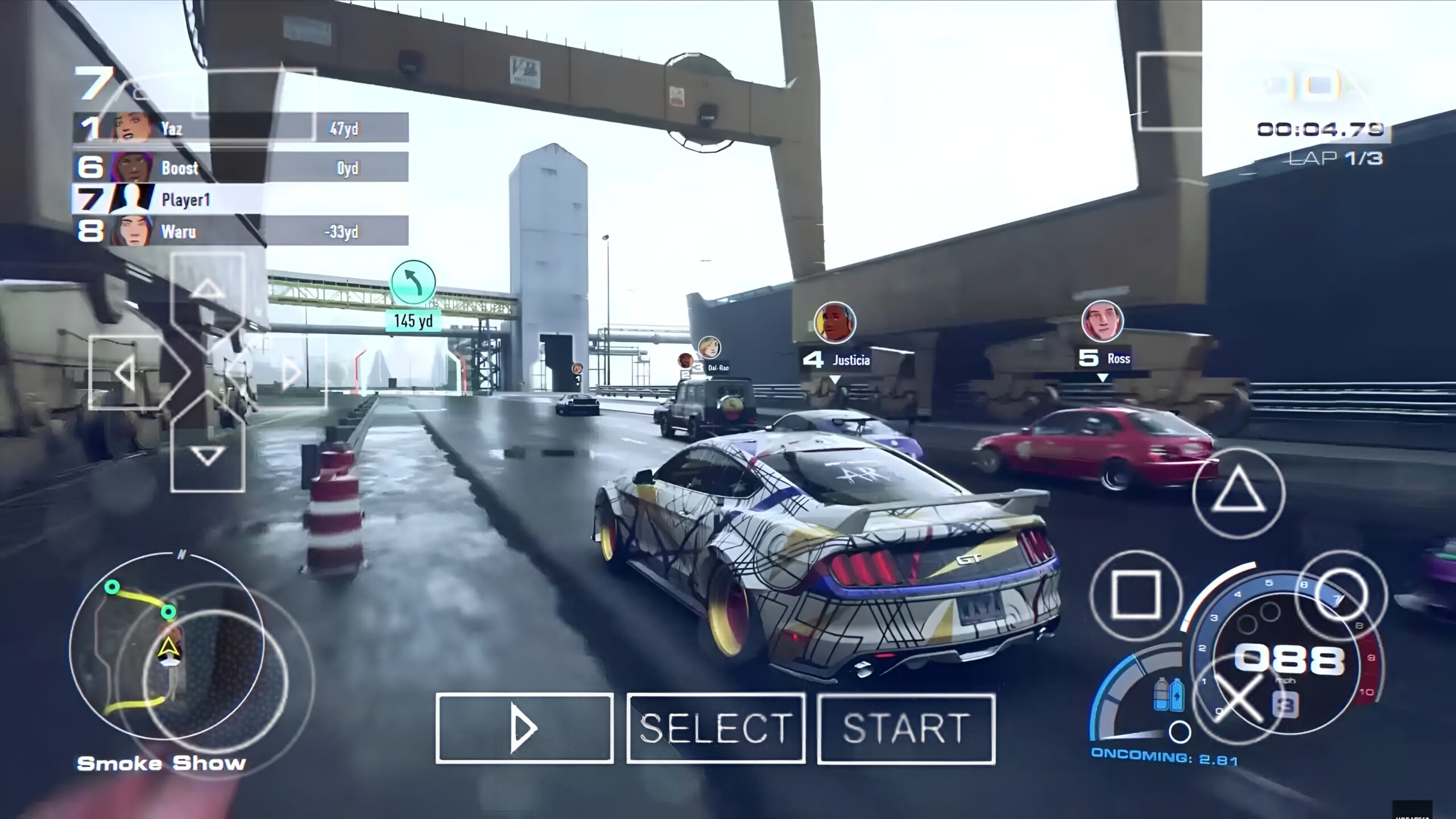Tap the nitrous bottle icon near the gauge
Image resolution: width=1456 pixels, height=819 pixels.
point(1161,694)
